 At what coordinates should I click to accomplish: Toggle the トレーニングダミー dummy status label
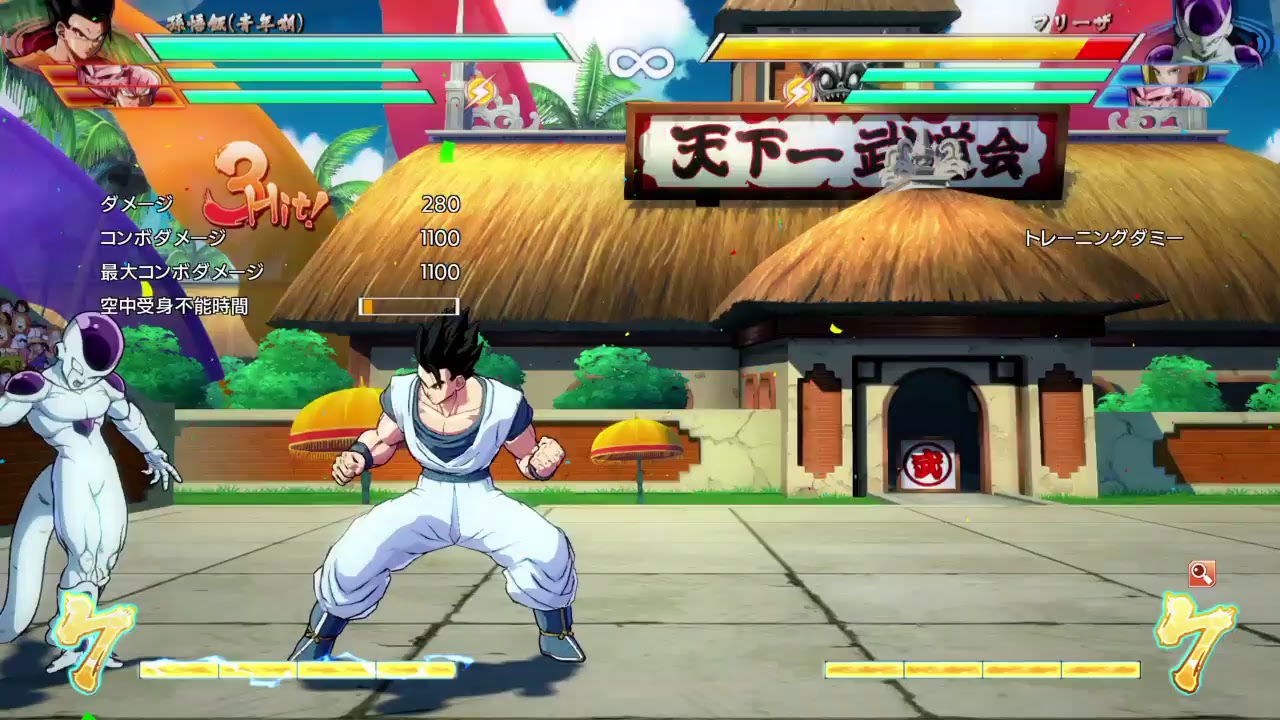tap(1103, 239)
